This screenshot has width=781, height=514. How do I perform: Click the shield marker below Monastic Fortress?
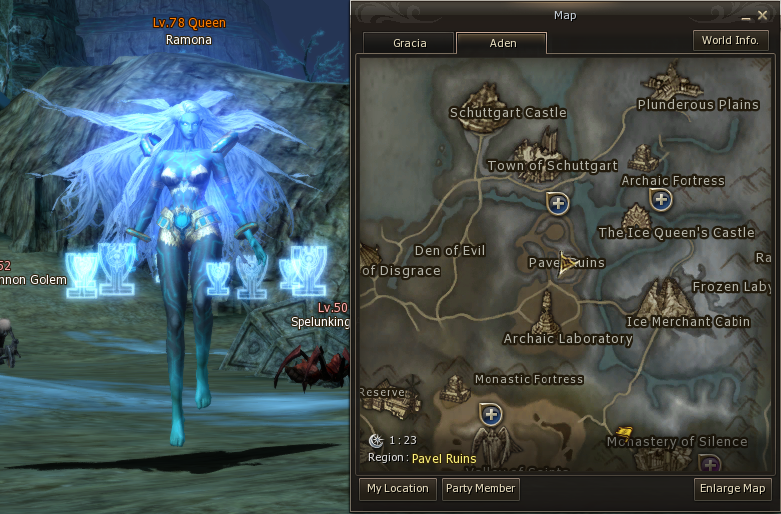coord(490,413)
